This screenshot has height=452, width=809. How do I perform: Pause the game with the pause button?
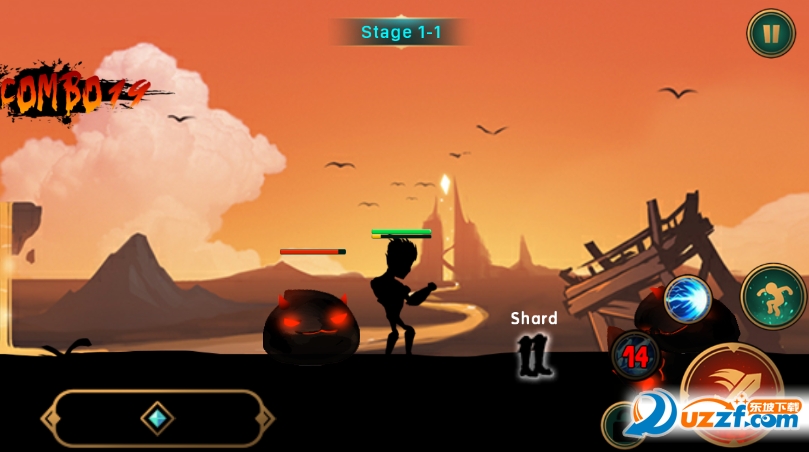(771, 33)
